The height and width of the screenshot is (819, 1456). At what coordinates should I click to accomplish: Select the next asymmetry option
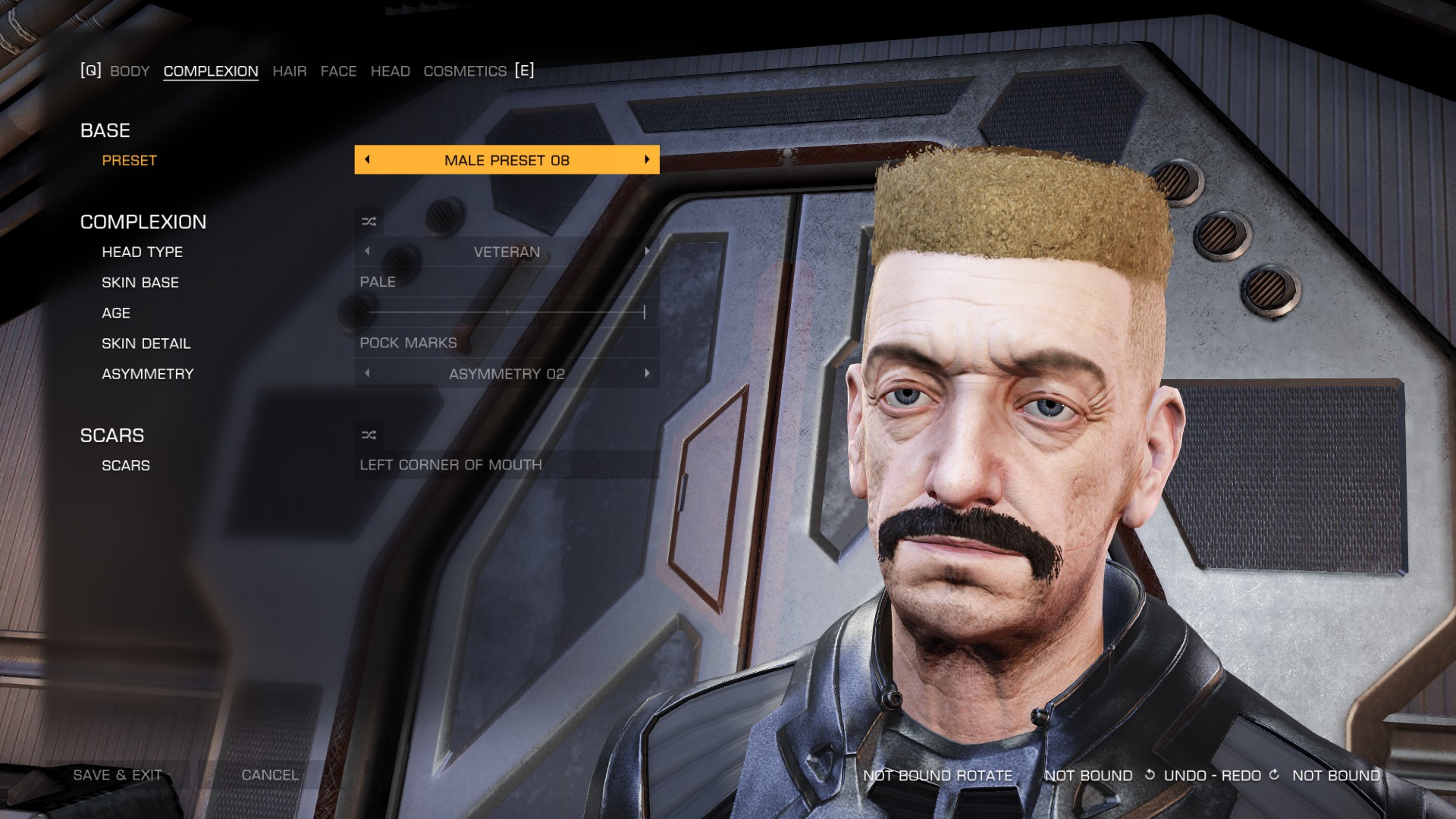[x=647, y=373]
